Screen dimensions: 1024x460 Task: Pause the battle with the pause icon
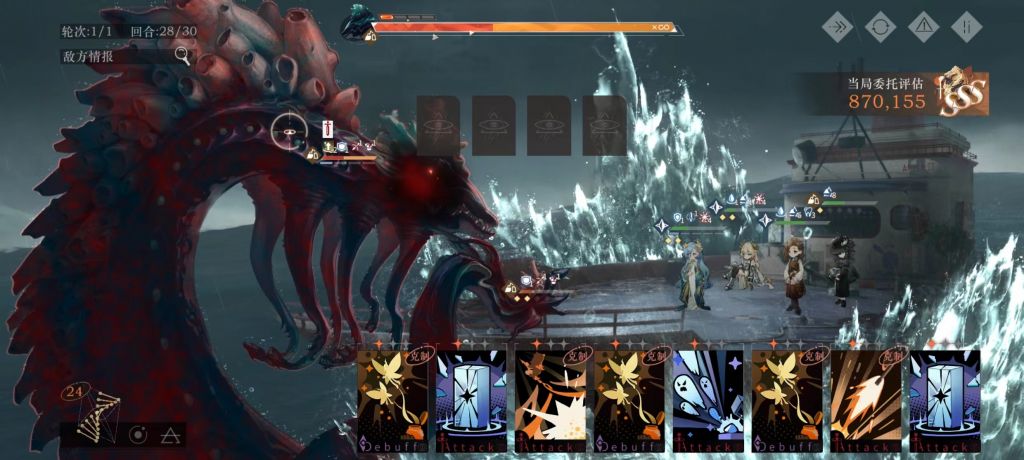pyautogui.click(x=966, y=26)
